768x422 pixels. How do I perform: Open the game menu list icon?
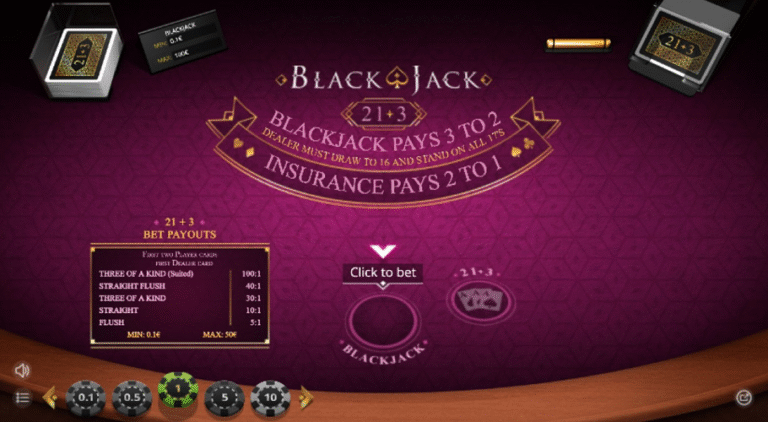coord(22,398)
